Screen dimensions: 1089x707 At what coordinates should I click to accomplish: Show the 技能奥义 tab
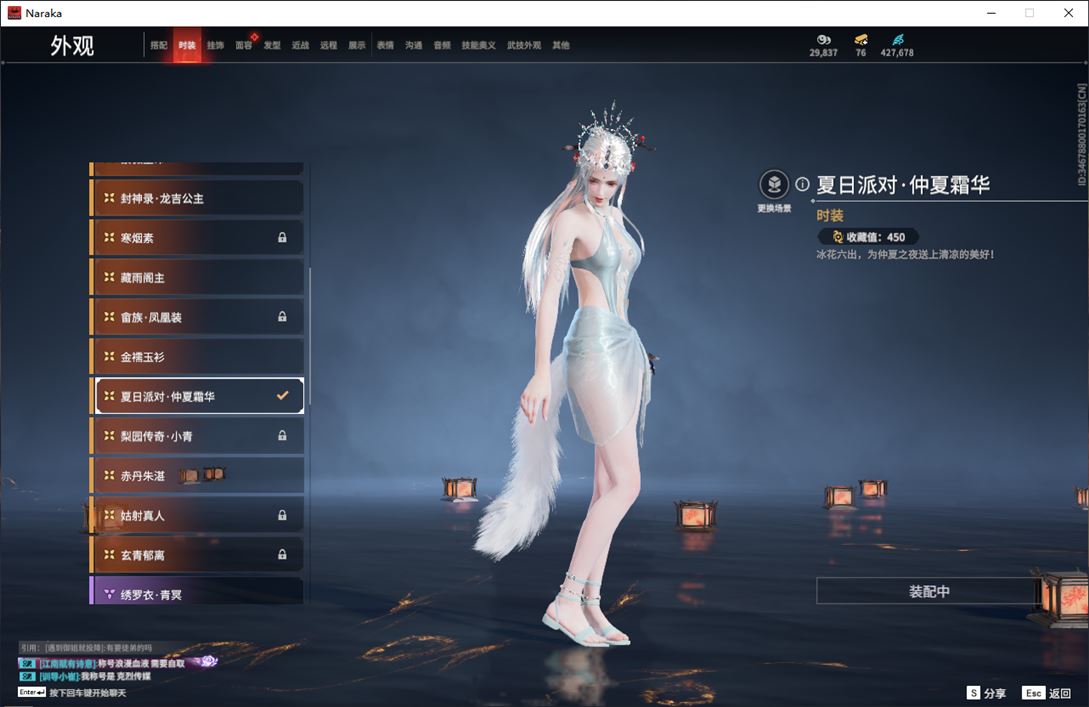(x=479, y=46)
